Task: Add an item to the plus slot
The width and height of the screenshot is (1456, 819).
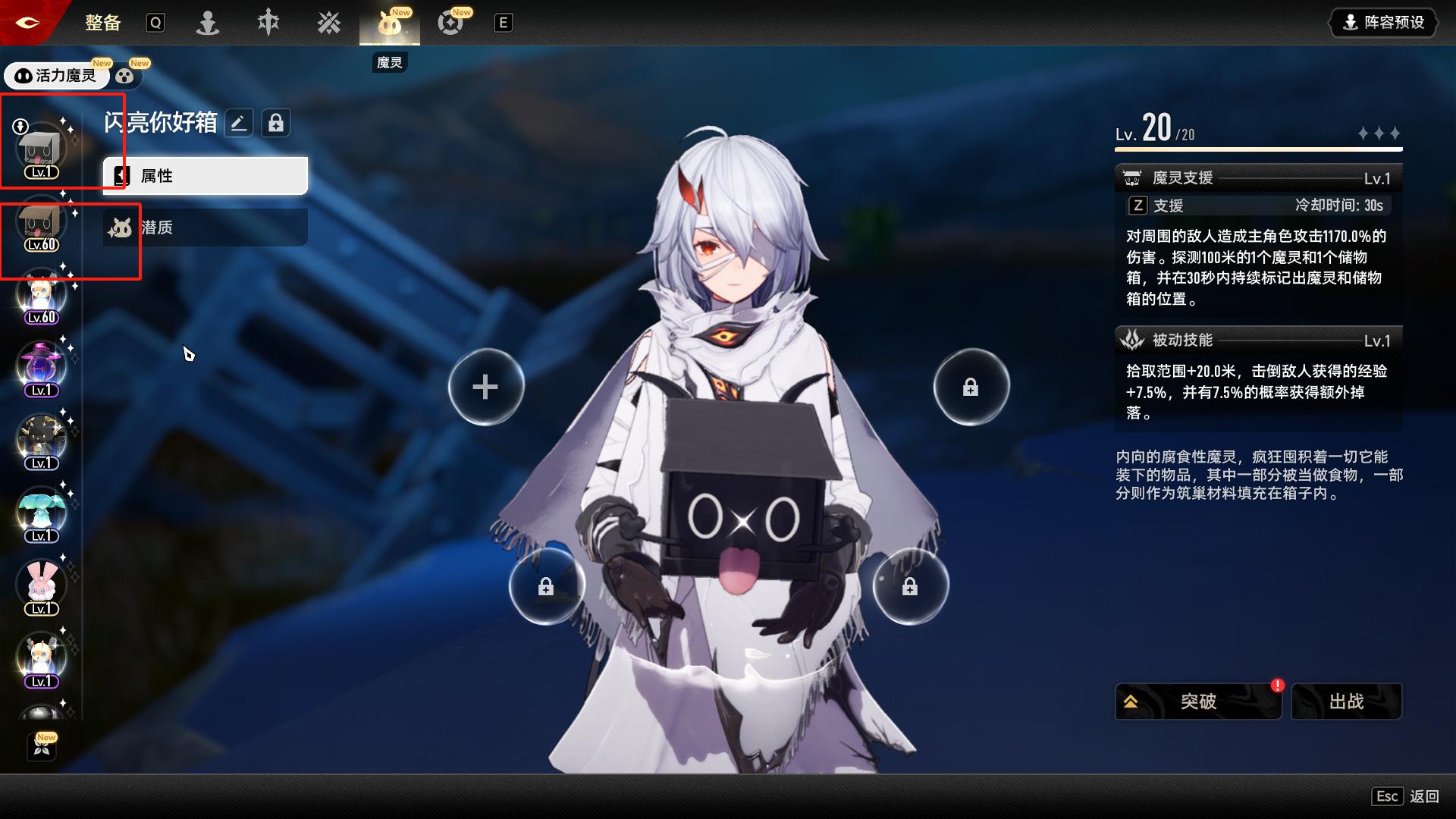Action: pyautogui.click(x=485, y=387)
